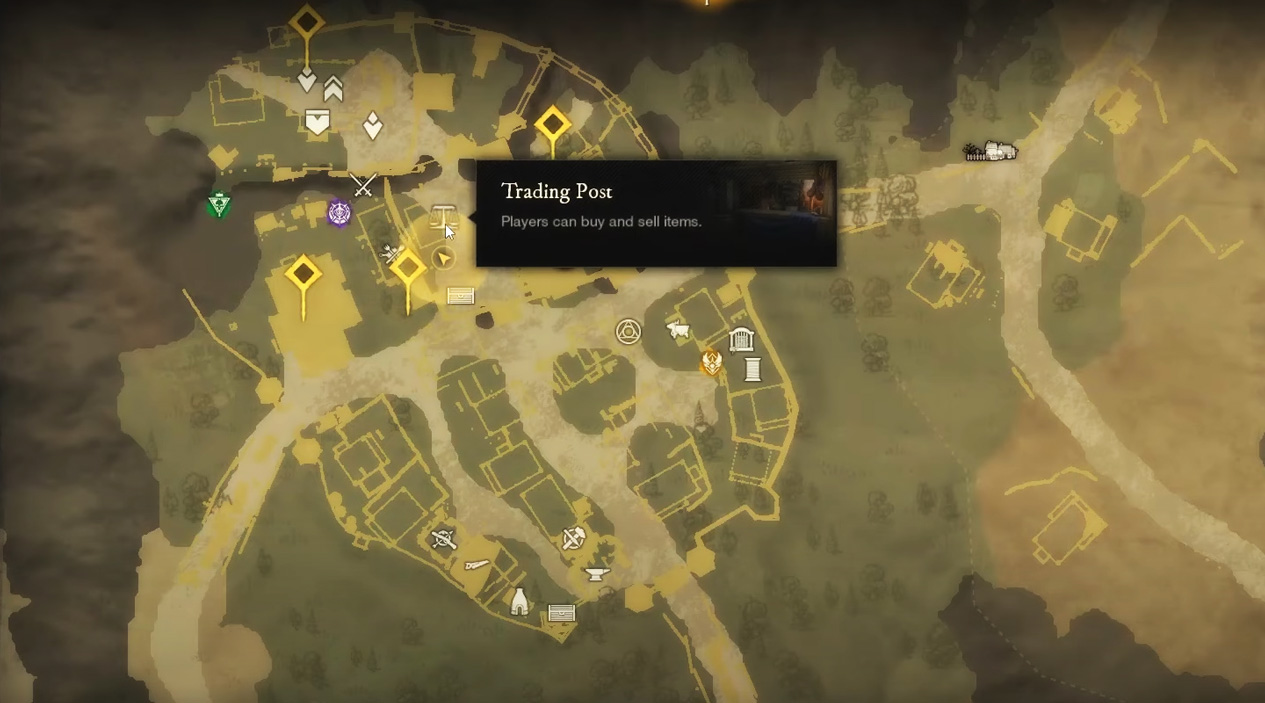Choose the orange Covenant faction marker

pos(711,361)
